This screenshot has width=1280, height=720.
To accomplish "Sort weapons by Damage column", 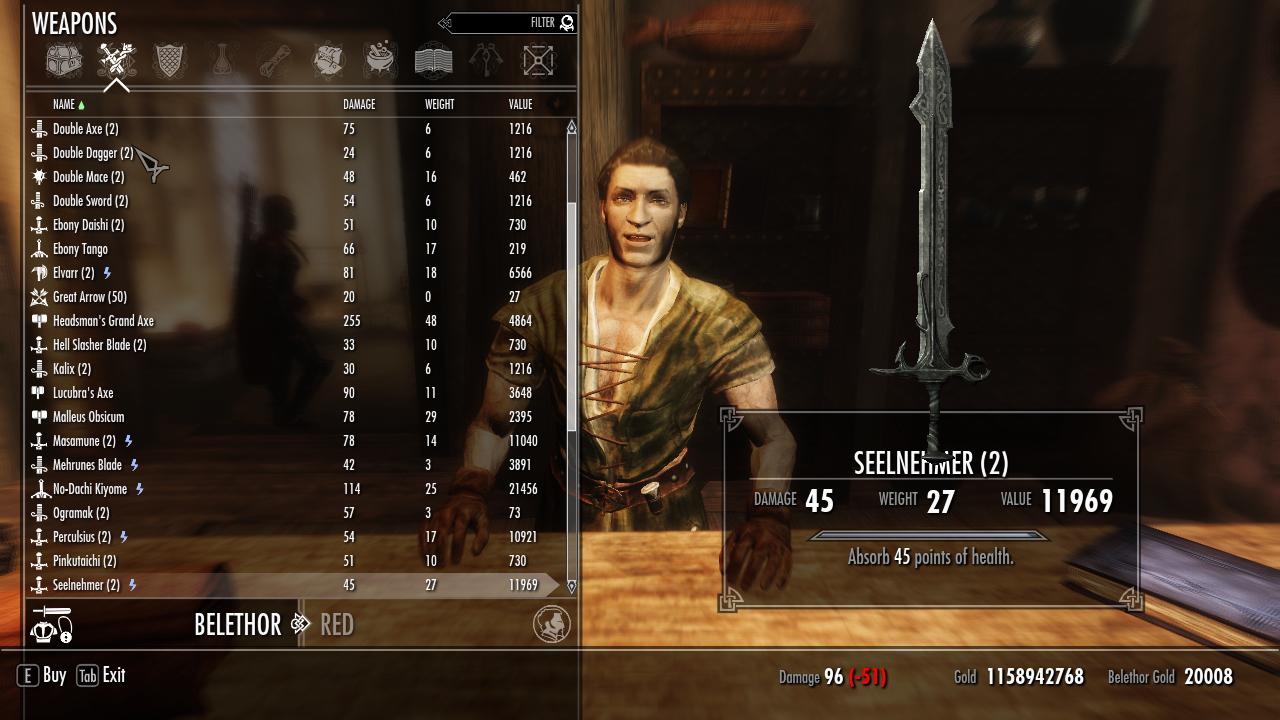I will pos(359,105).
